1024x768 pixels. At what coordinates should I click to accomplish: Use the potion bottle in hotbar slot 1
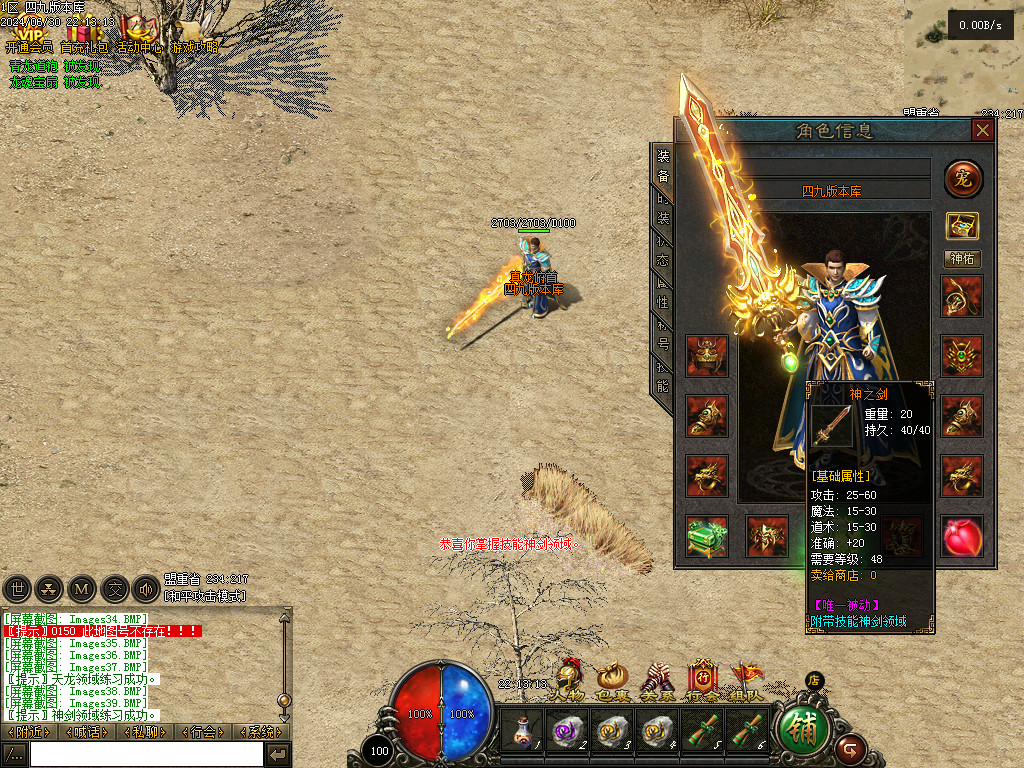point(522,732)
